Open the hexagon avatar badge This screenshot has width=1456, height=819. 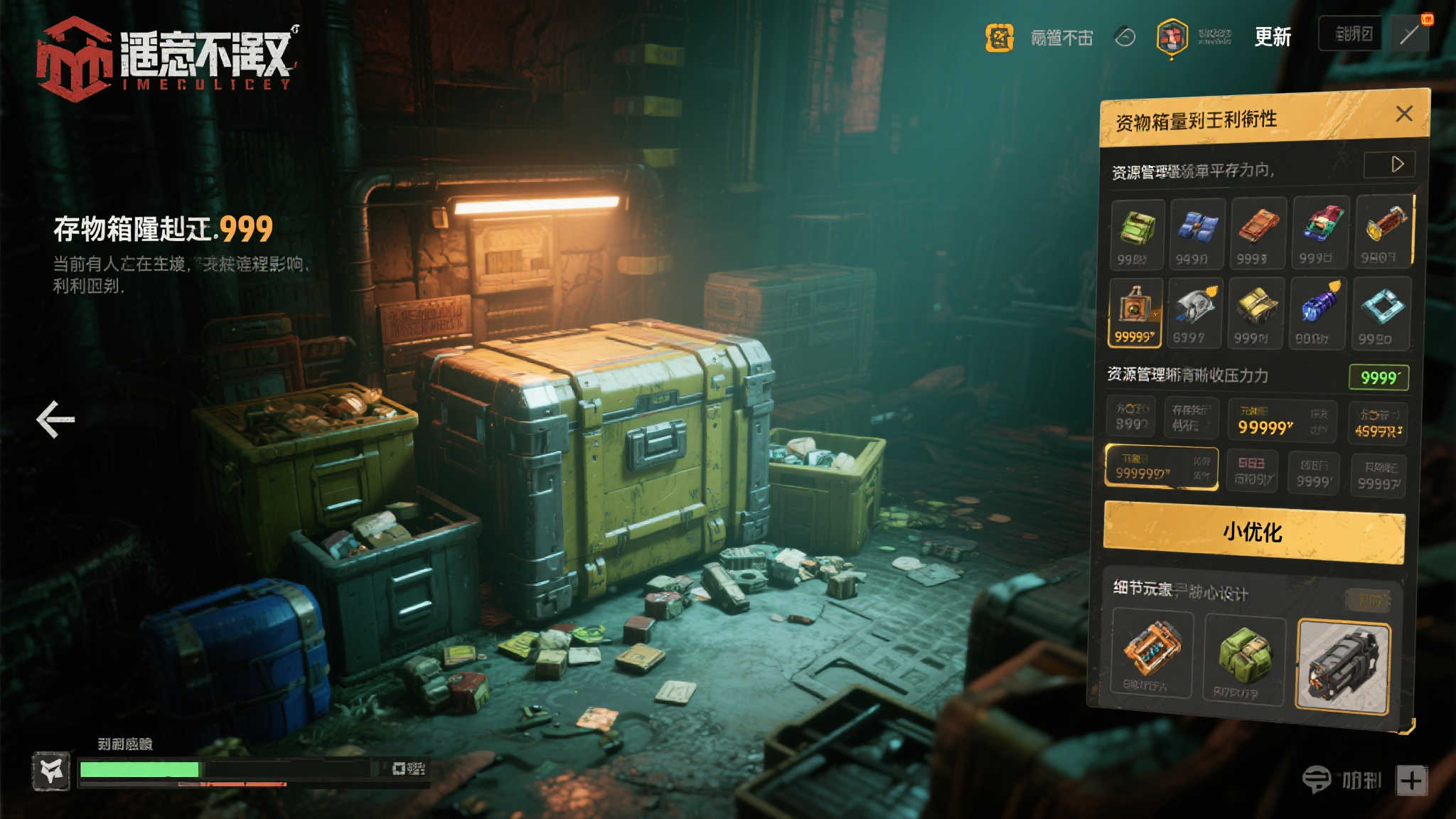click(x=1172, y=37)
